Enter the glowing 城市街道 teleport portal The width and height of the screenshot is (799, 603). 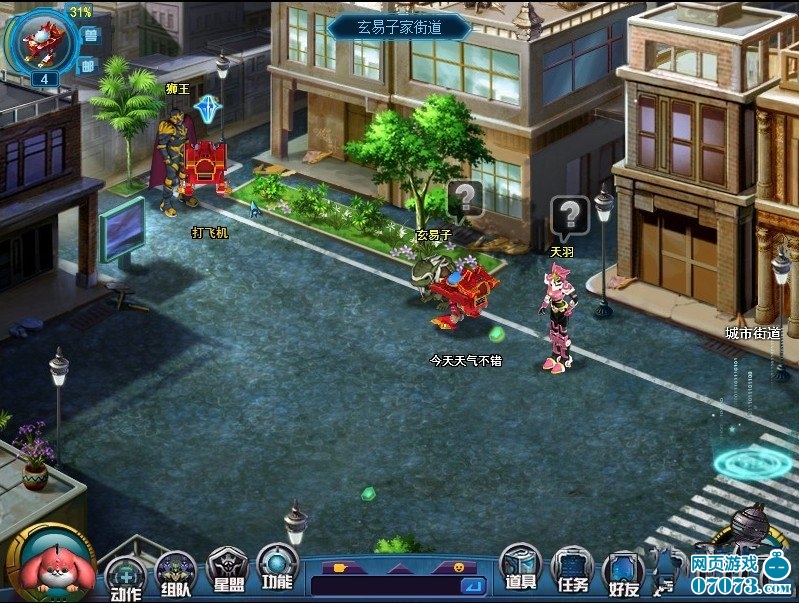[x=752, y=462]
